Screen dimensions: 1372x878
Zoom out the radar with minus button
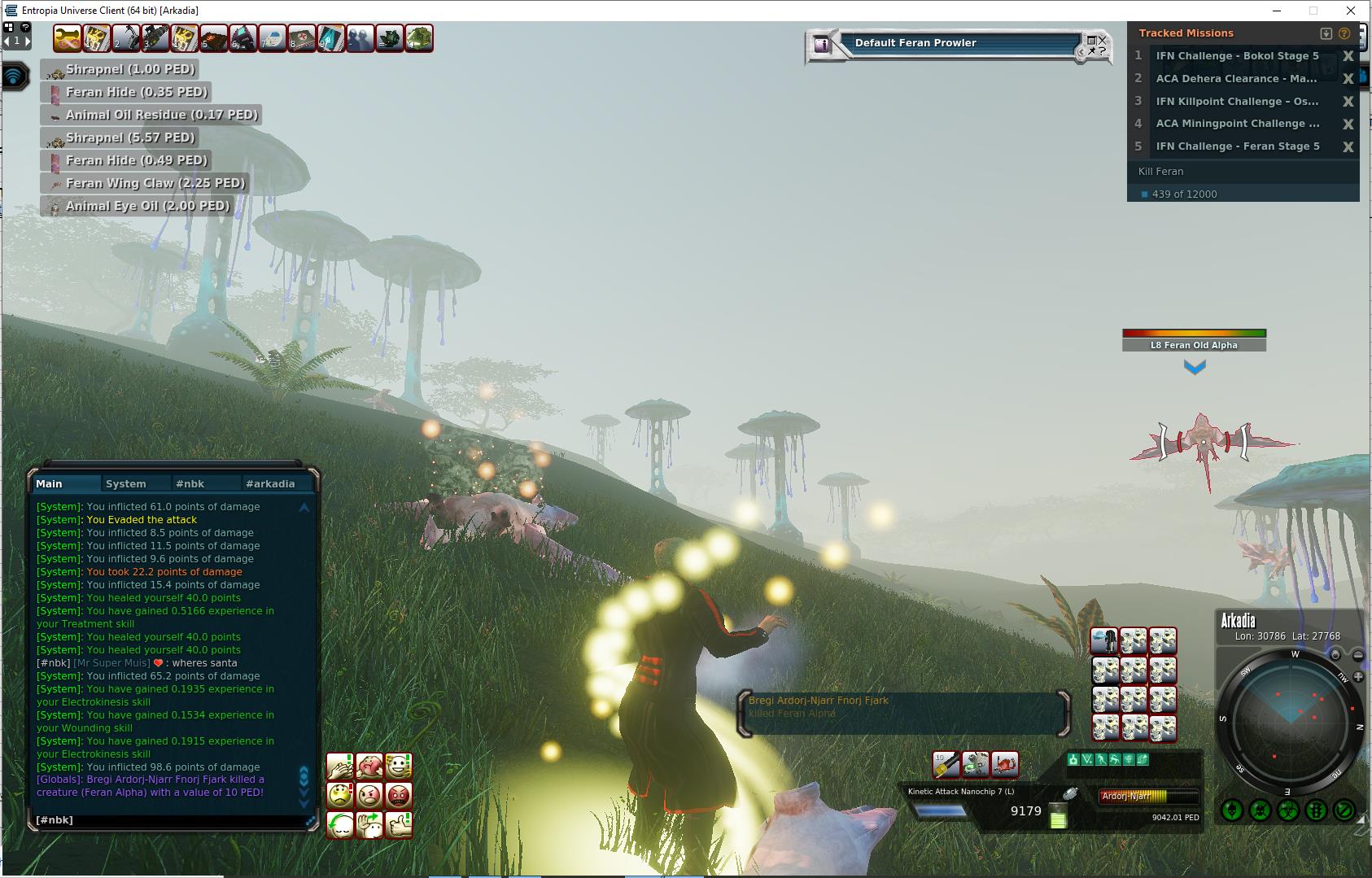coord(1357,655)
